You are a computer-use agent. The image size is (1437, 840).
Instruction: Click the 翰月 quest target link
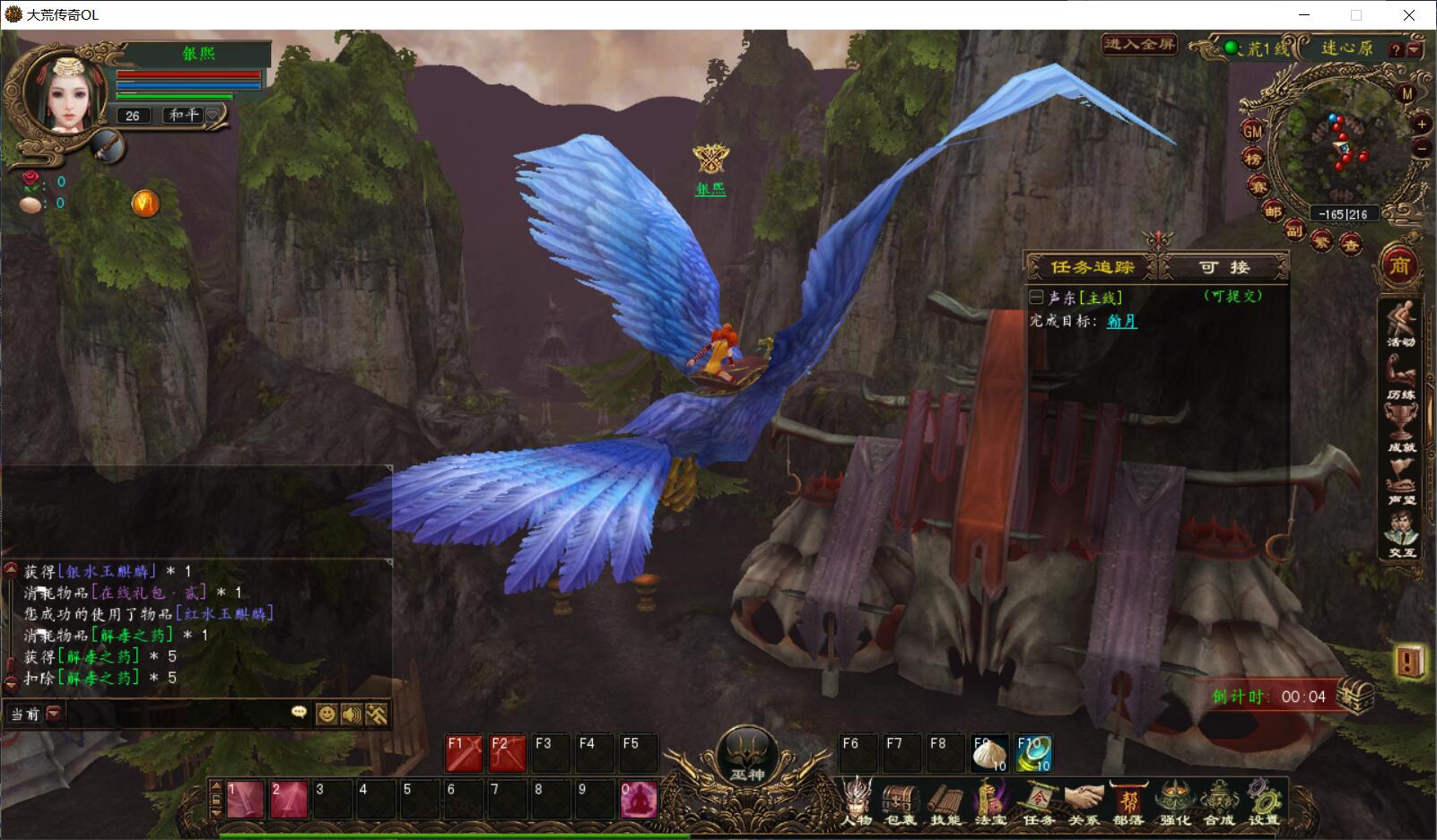(x=1121, y=321)
